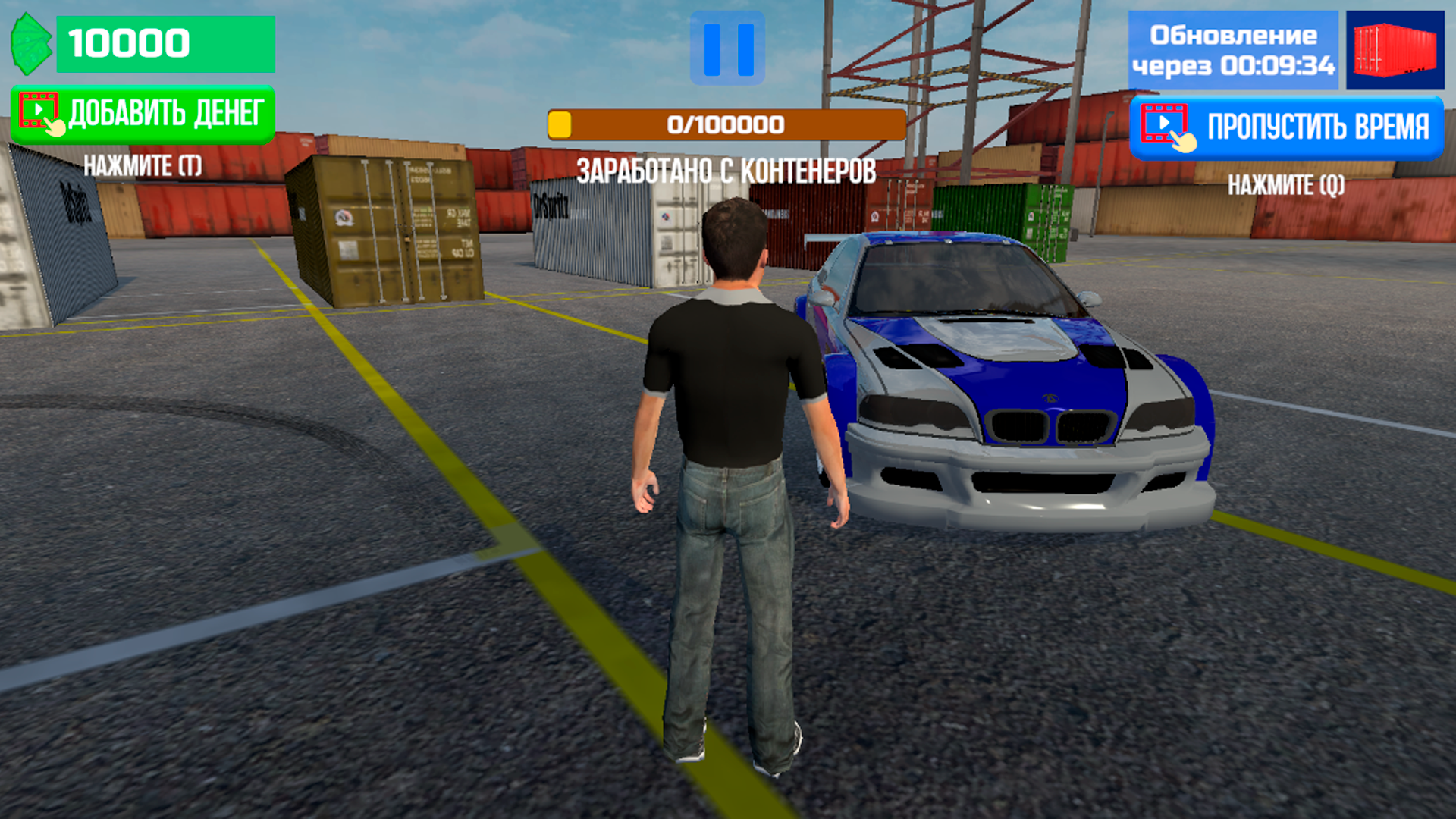Click НАЖМИТЕ (T) to toggle money earning

143,163
